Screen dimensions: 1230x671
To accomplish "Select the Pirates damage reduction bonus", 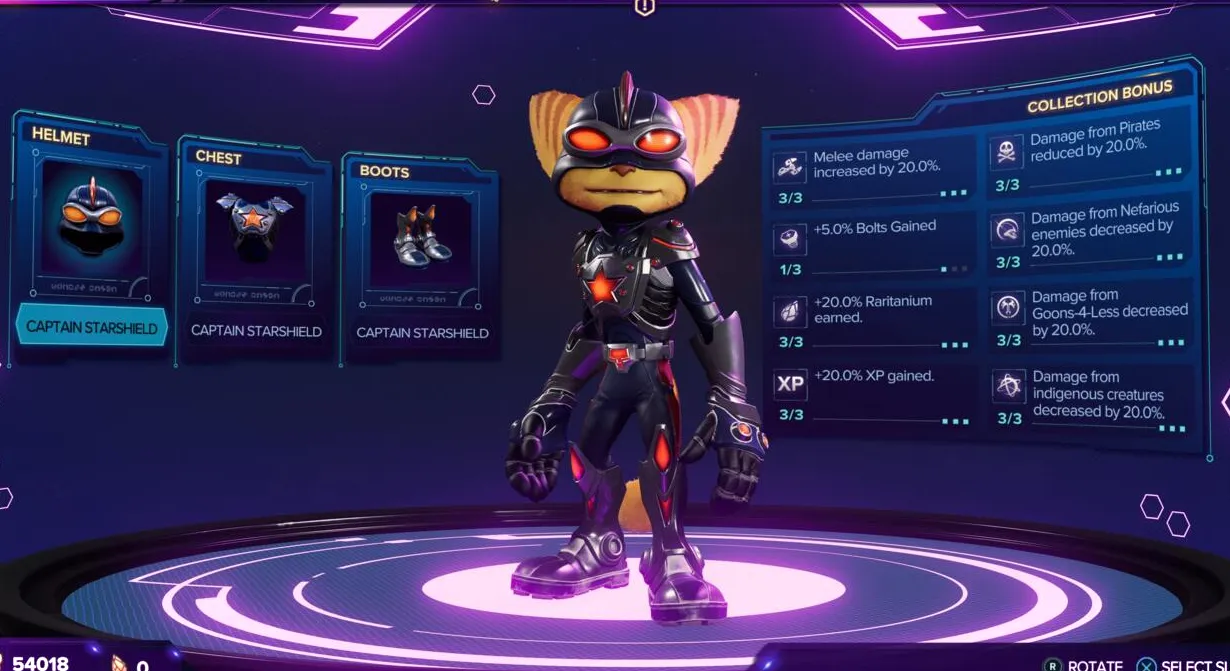I will [x=1090, y=158].
